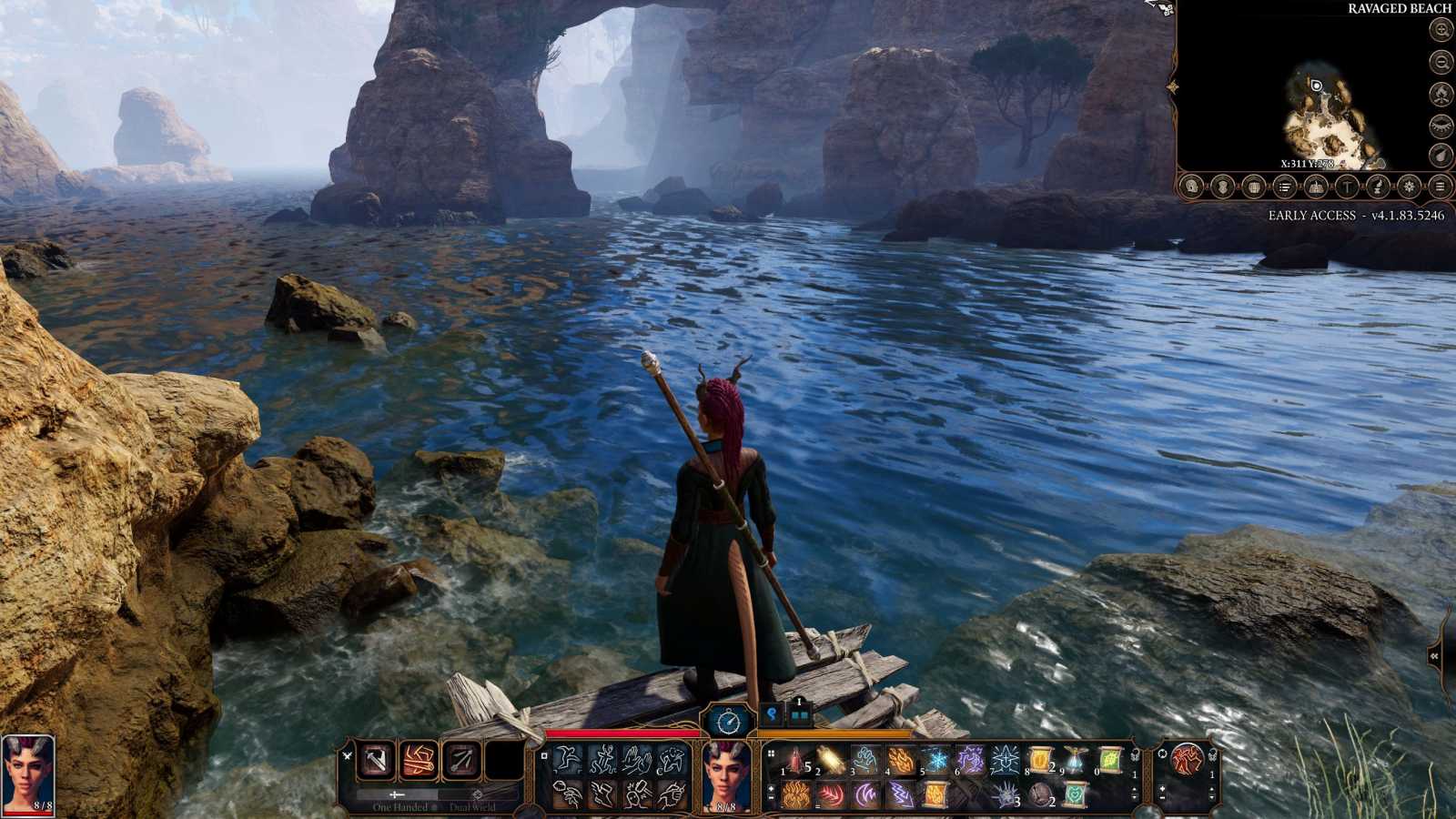Screen dimensions: 1456x819
Task: Zoom out on the minimap
Action: [x=1441, y=62]
